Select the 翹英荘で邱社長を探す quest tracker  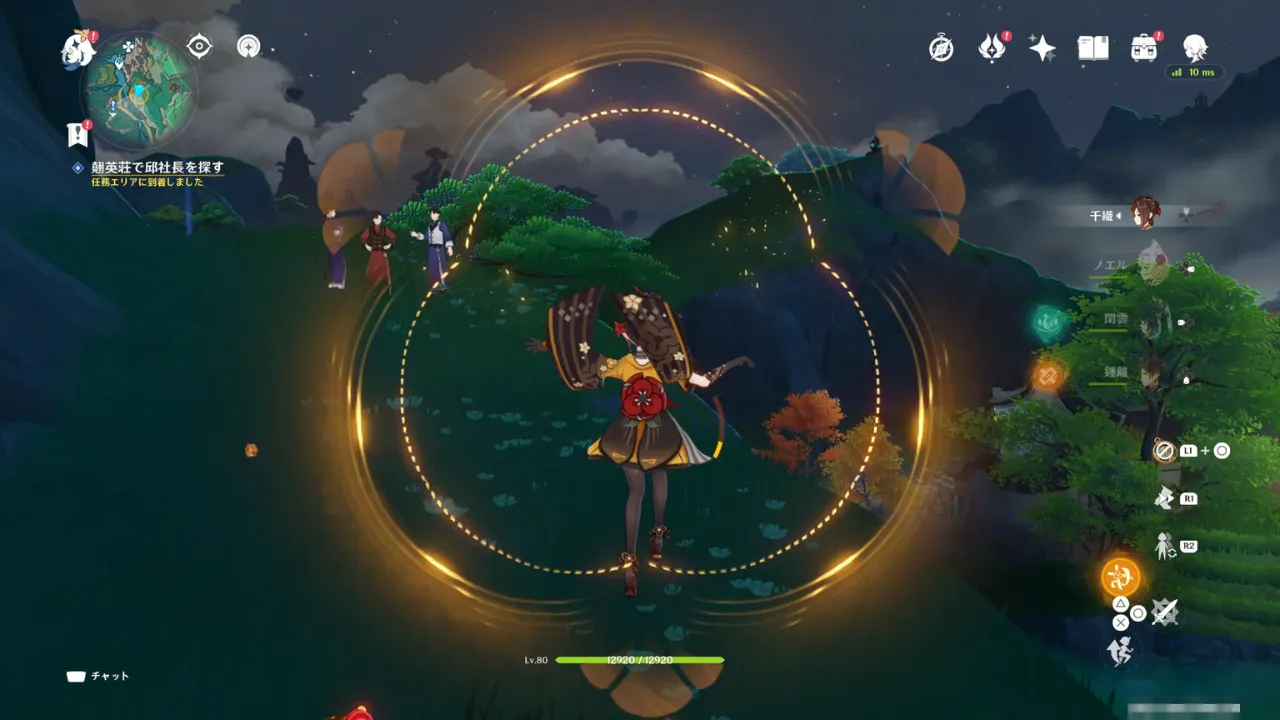point(157,167)
